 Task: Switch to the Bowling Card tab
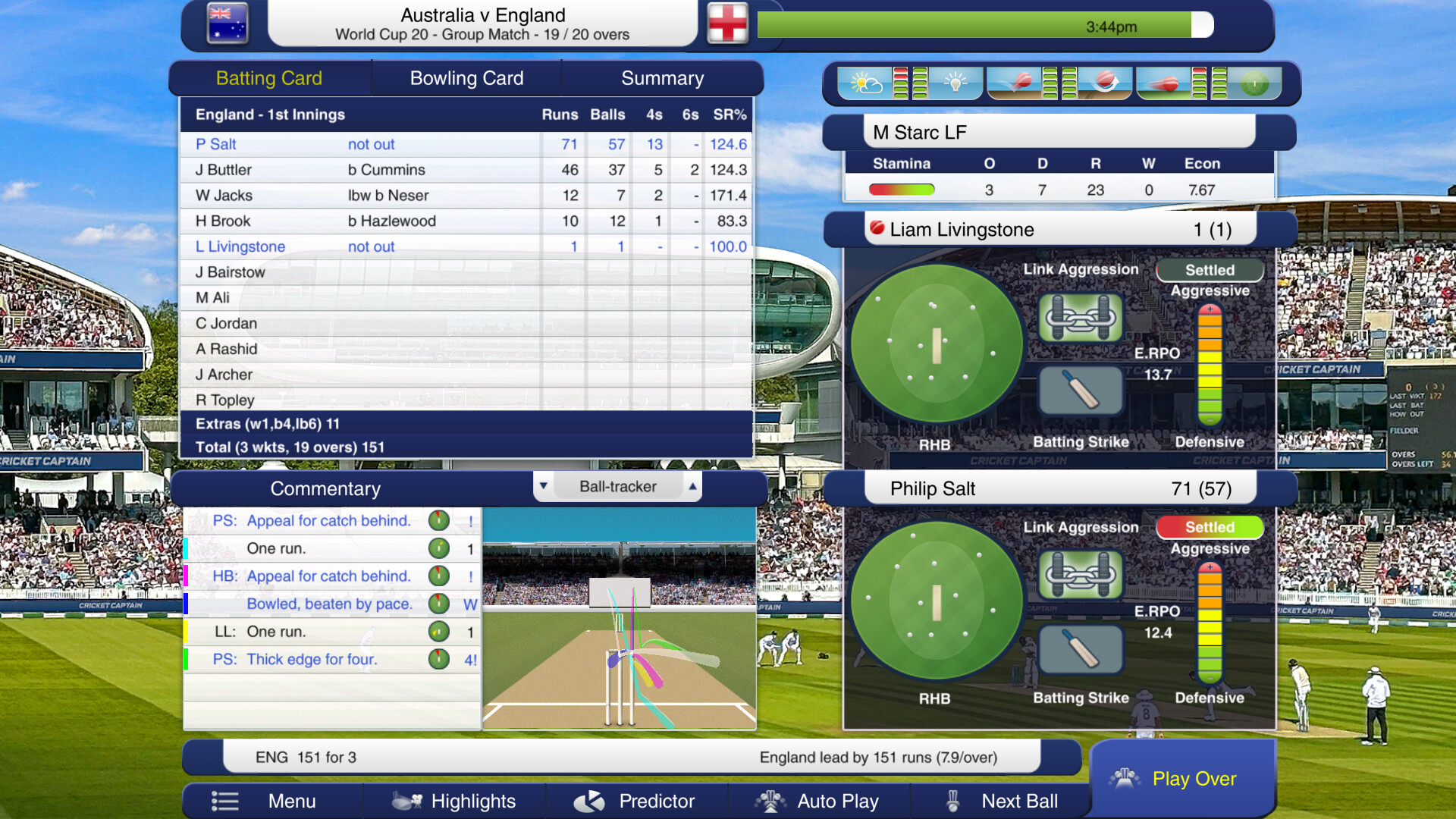pyautogui.click(x=466, y=77)
